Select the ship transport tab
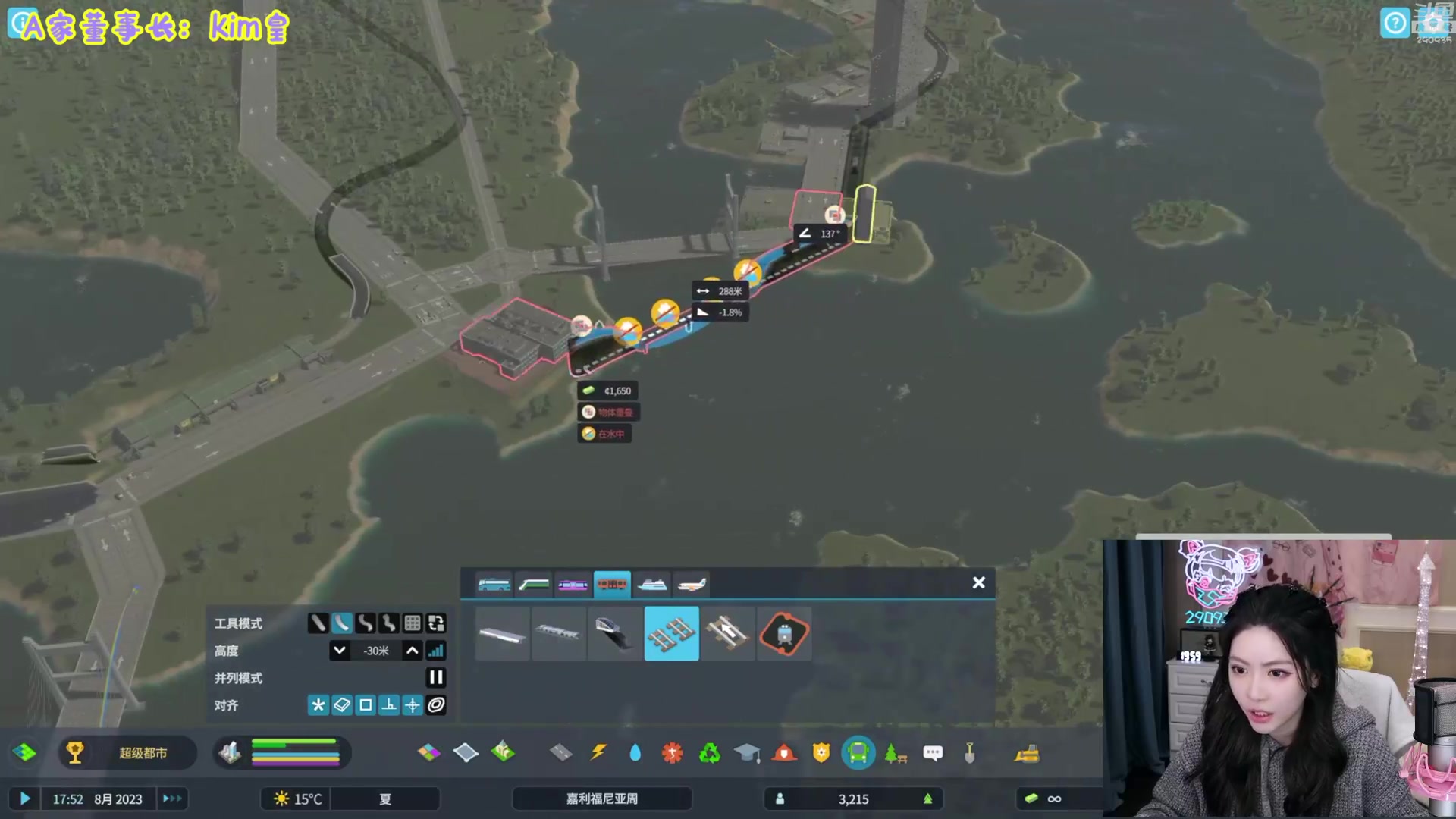1456x819 pixels. (x=652, y=585)
